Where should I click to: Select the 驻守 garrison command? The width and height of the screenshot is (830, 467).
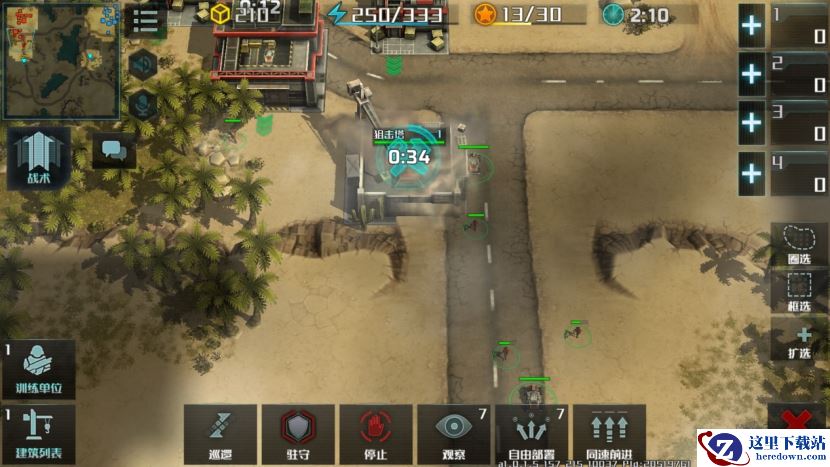click(x=298, y=434)
